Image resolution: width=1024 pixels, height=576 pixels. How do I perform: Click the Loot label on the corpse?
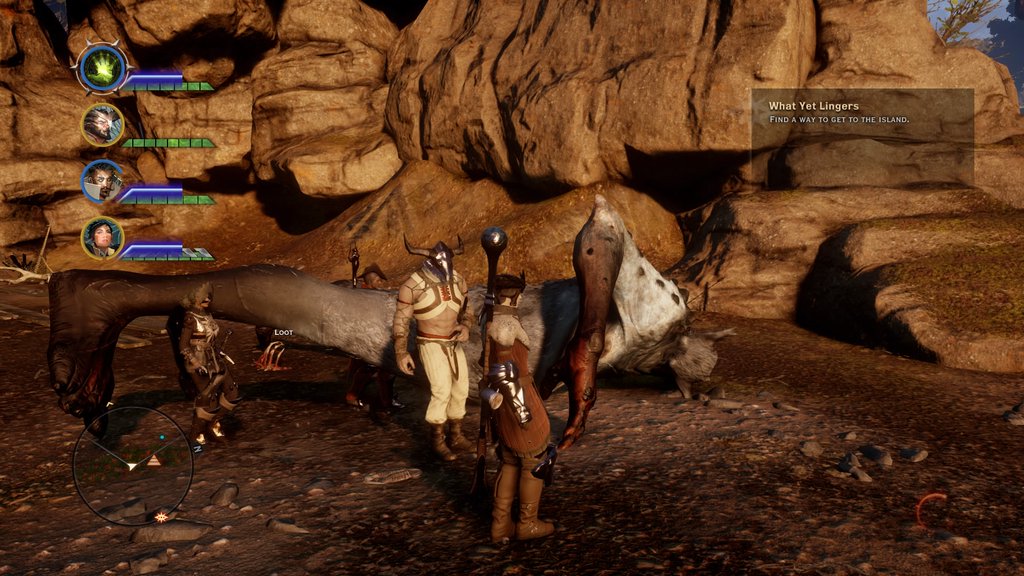point(283,332)
